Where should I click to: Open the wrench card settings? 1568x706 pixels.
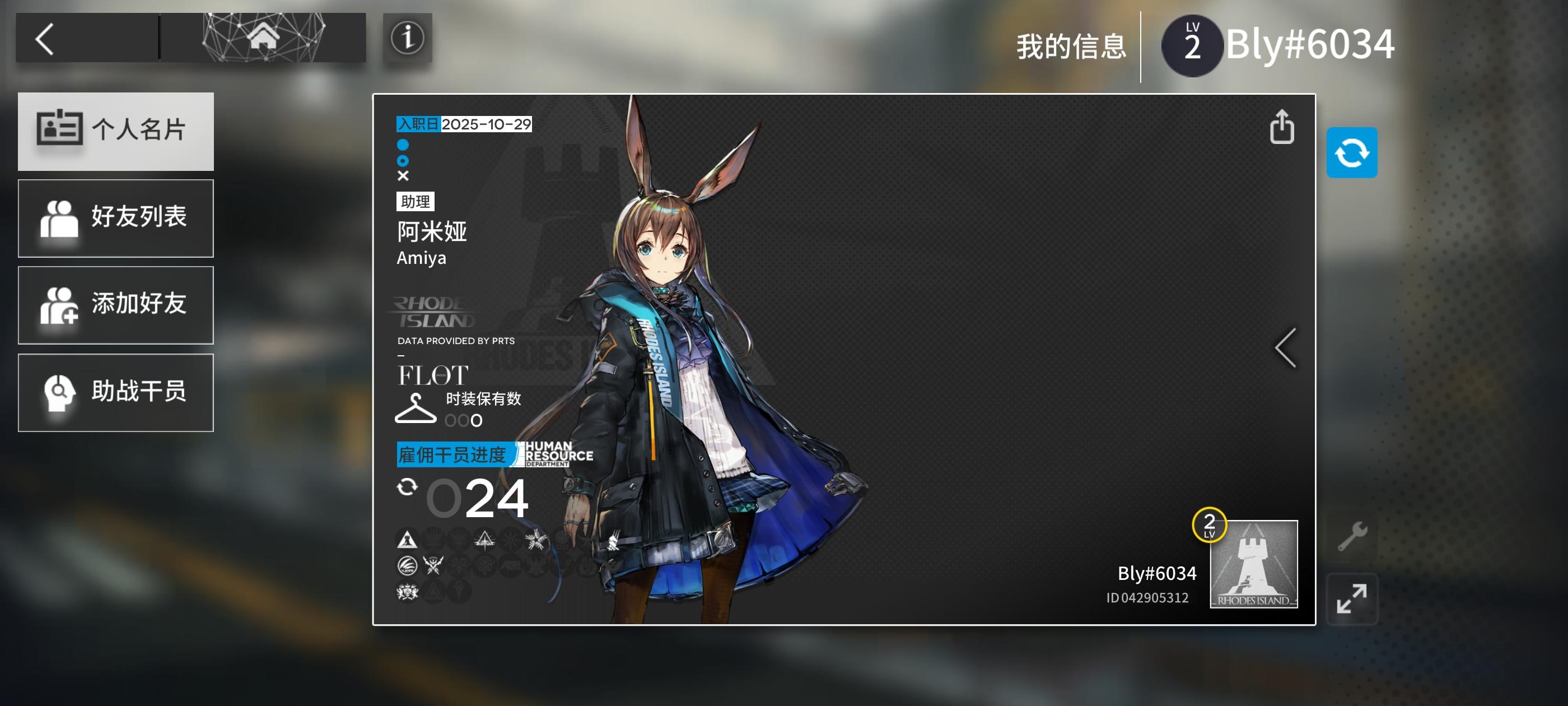click(1352, 536)
